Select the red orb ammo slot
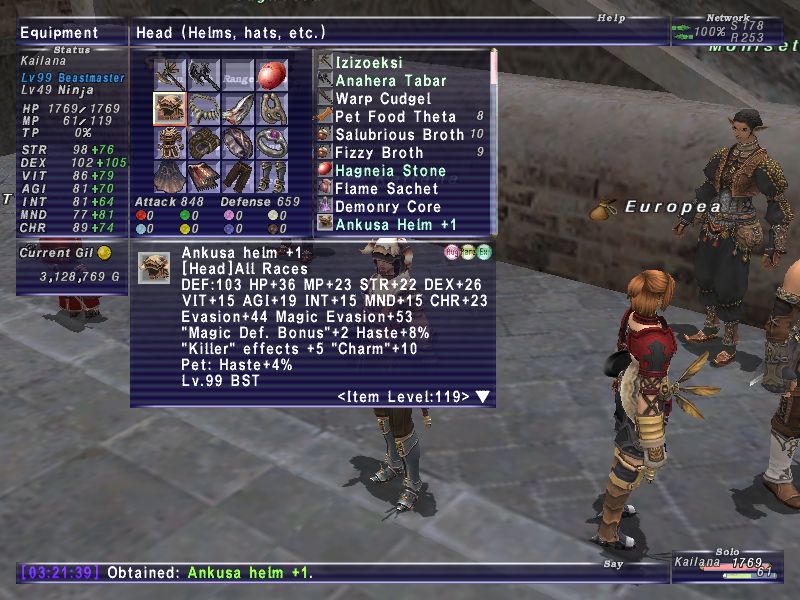This screenshot has height=600, width=800. pyautogui.click(x=272, y=75)
